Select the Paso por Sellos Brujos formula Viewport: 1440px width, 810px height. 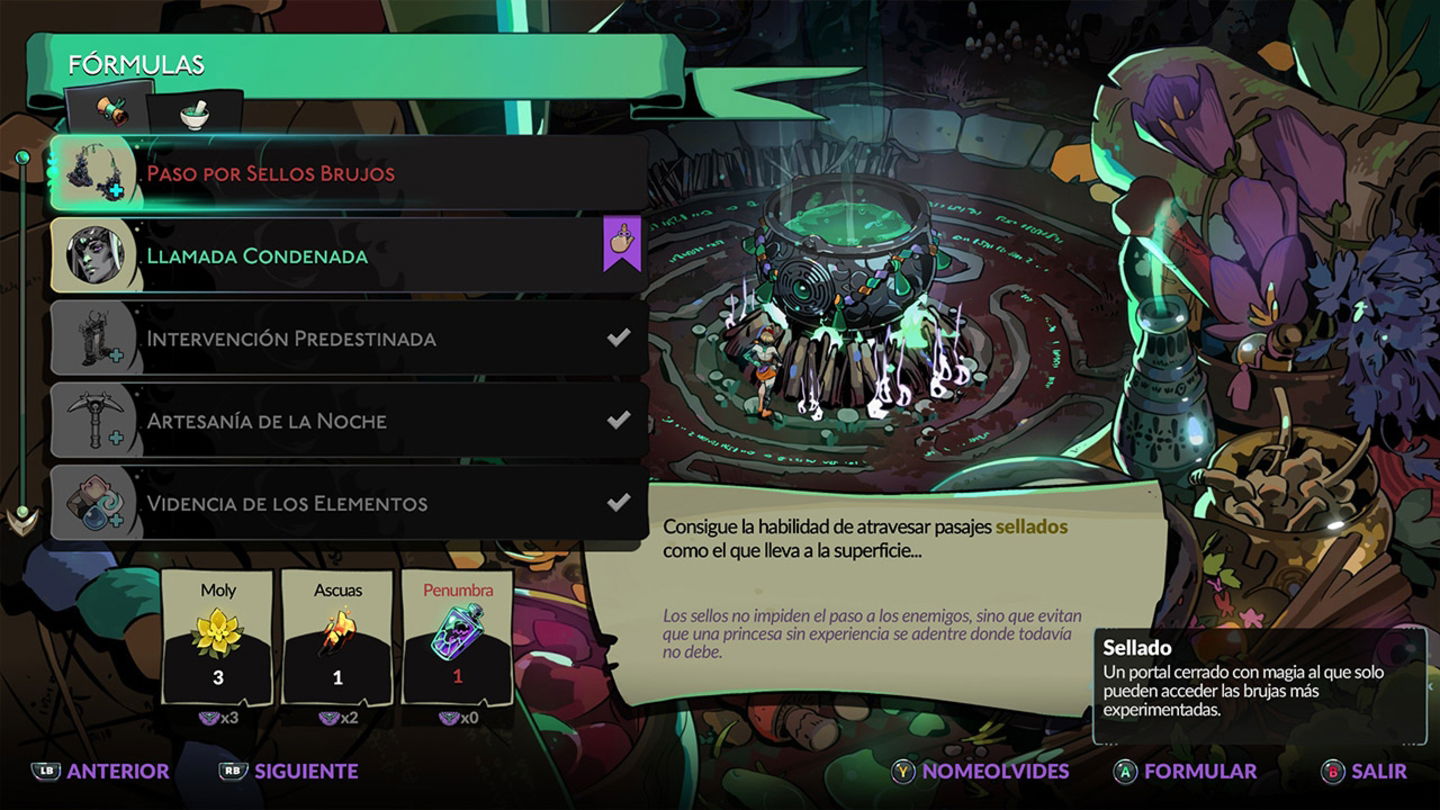(x=350, y=173)
